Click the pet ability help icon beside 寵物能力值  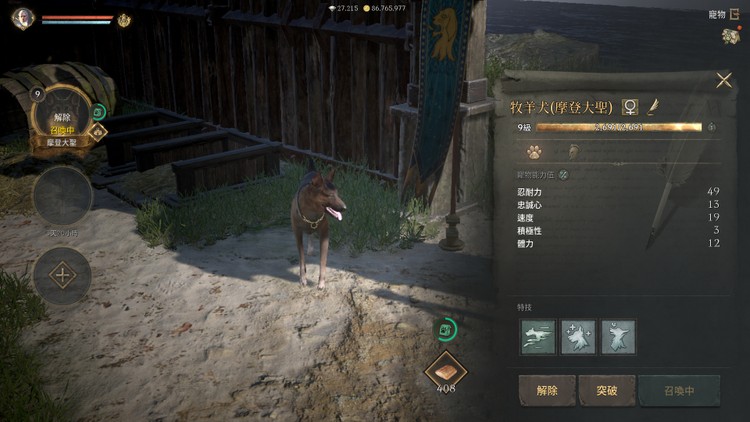564,174
